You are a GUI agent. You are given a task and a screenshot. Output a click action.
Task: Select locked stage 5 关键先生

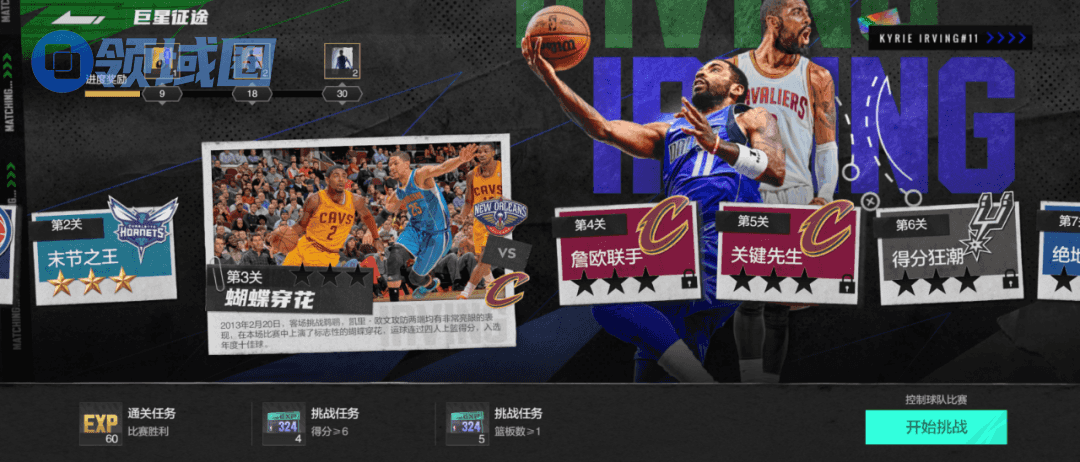[785, 253]
